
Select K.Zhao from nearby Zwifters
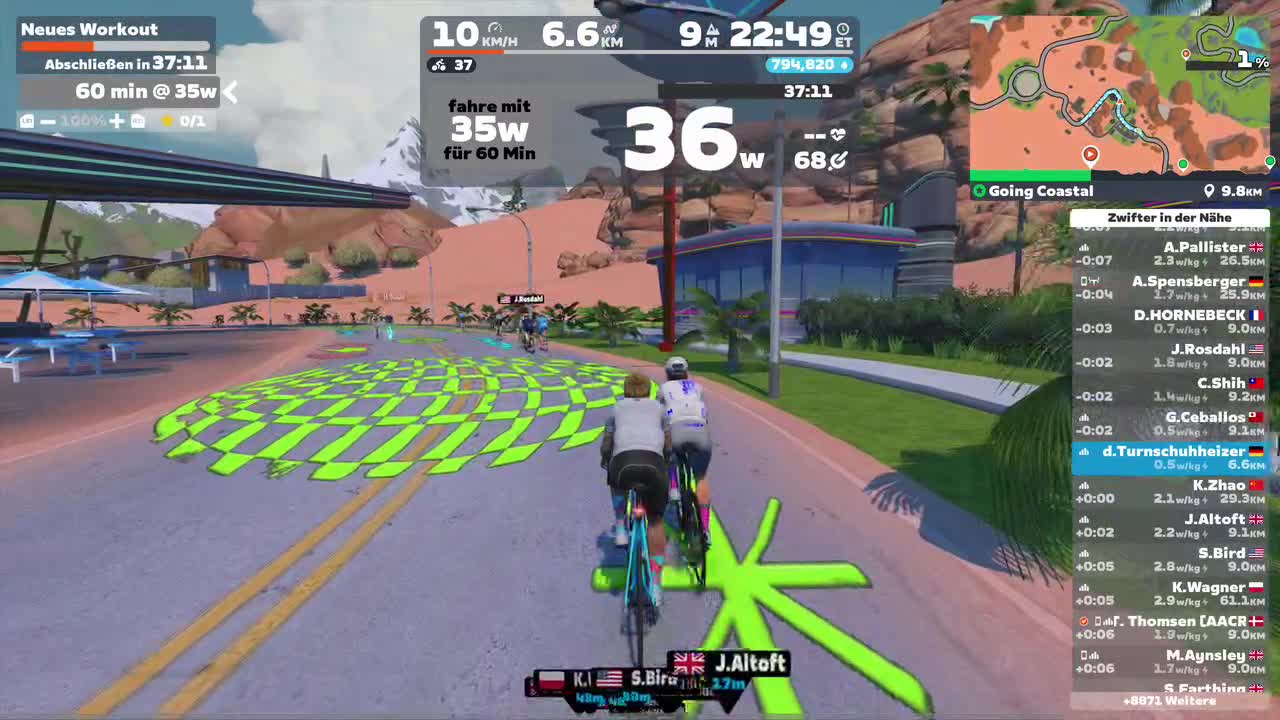[1170, 492]
